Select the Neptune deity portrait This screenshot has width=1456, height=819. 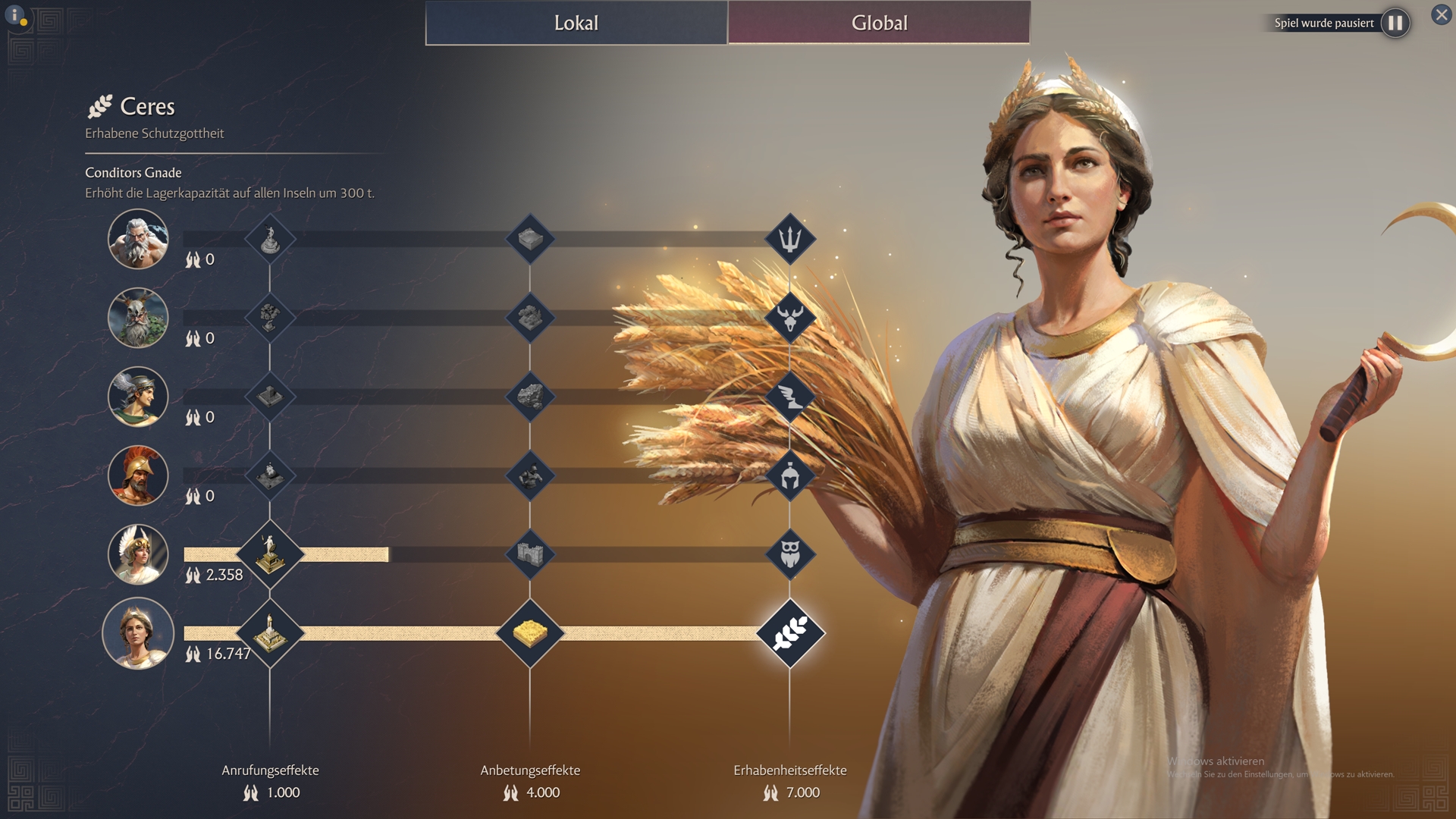[x=138, y=239]
